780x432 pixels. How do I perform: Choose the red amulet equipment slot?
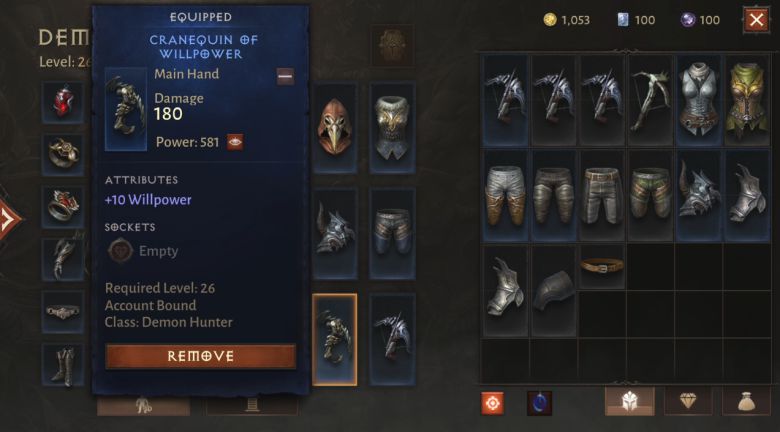pyautogui.click(x=63, y=101)
